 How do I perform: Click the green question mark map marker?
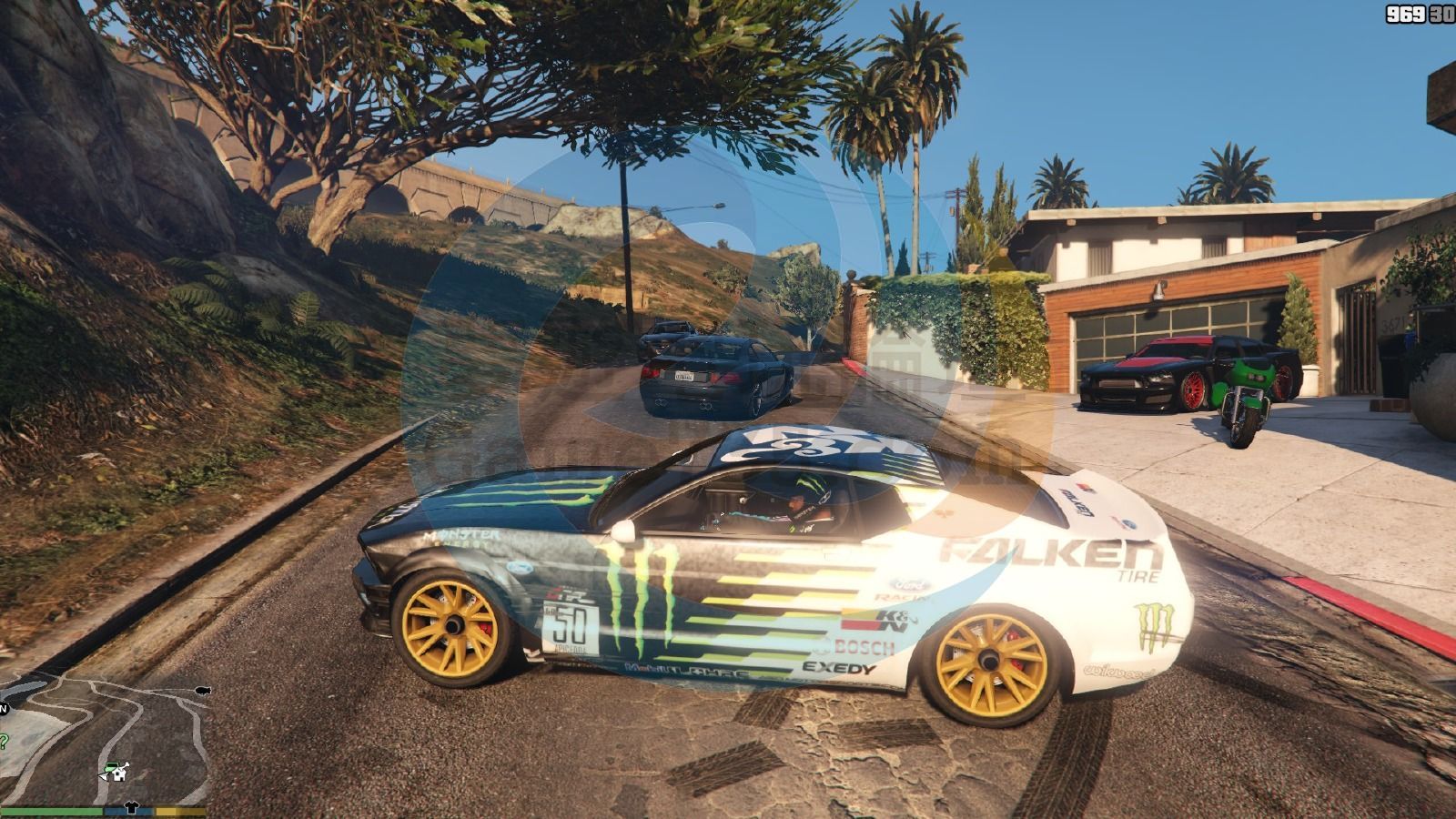click(x=4, y=741)
